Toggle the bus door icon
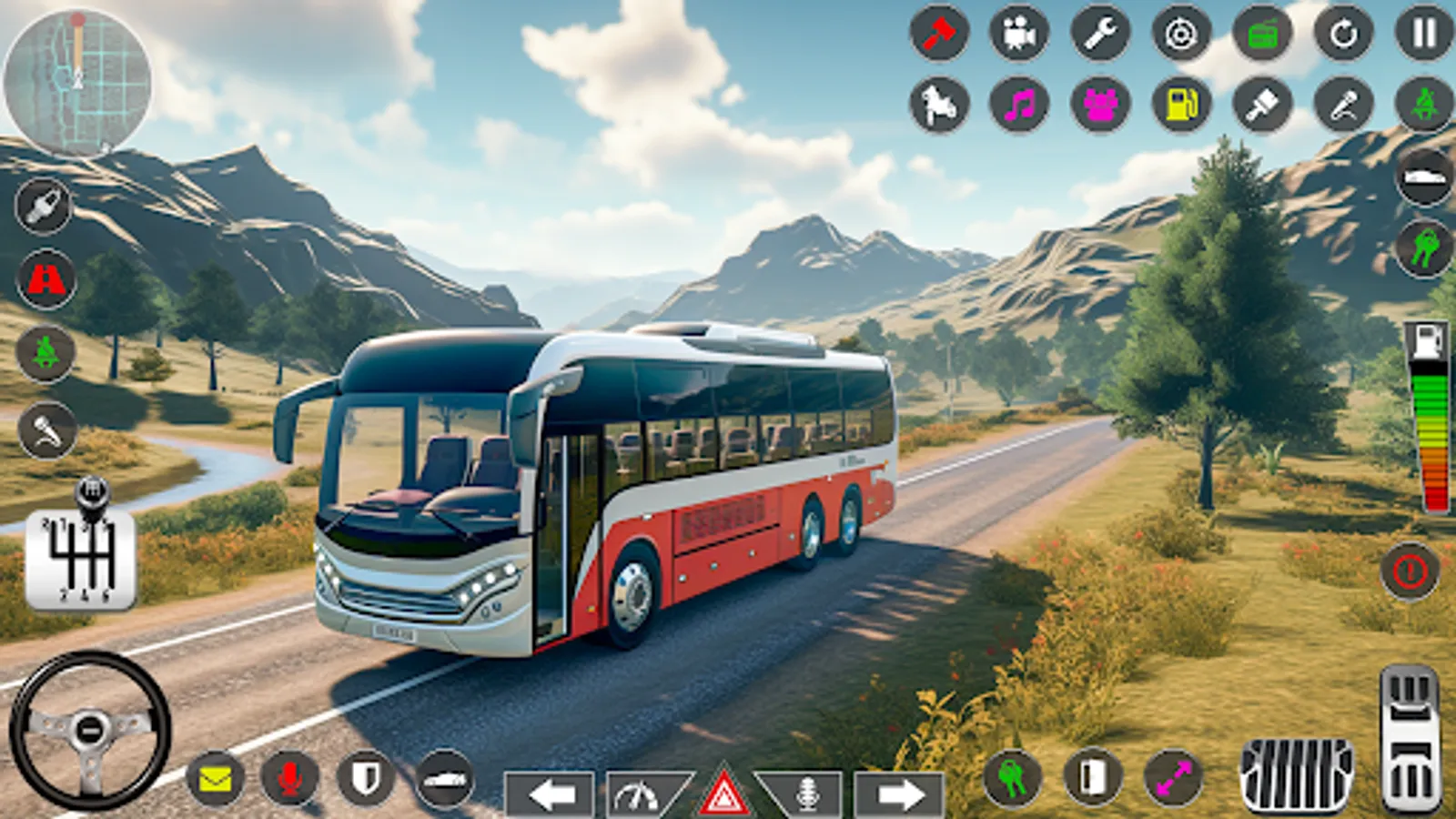 [1092, 778]
